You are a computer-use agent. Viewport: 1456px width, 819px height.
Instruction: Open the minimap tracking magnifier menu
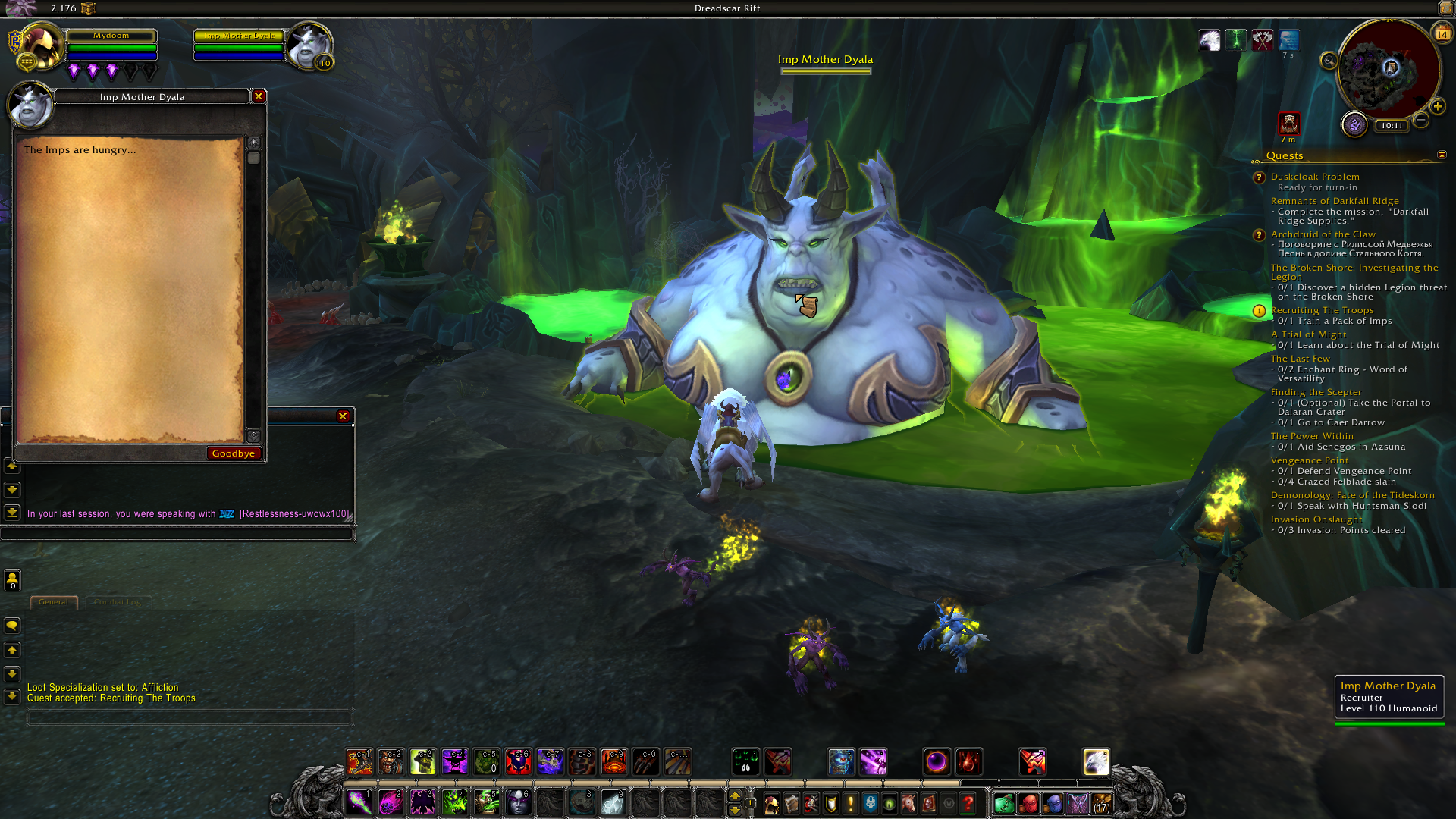click(1329, 61)
